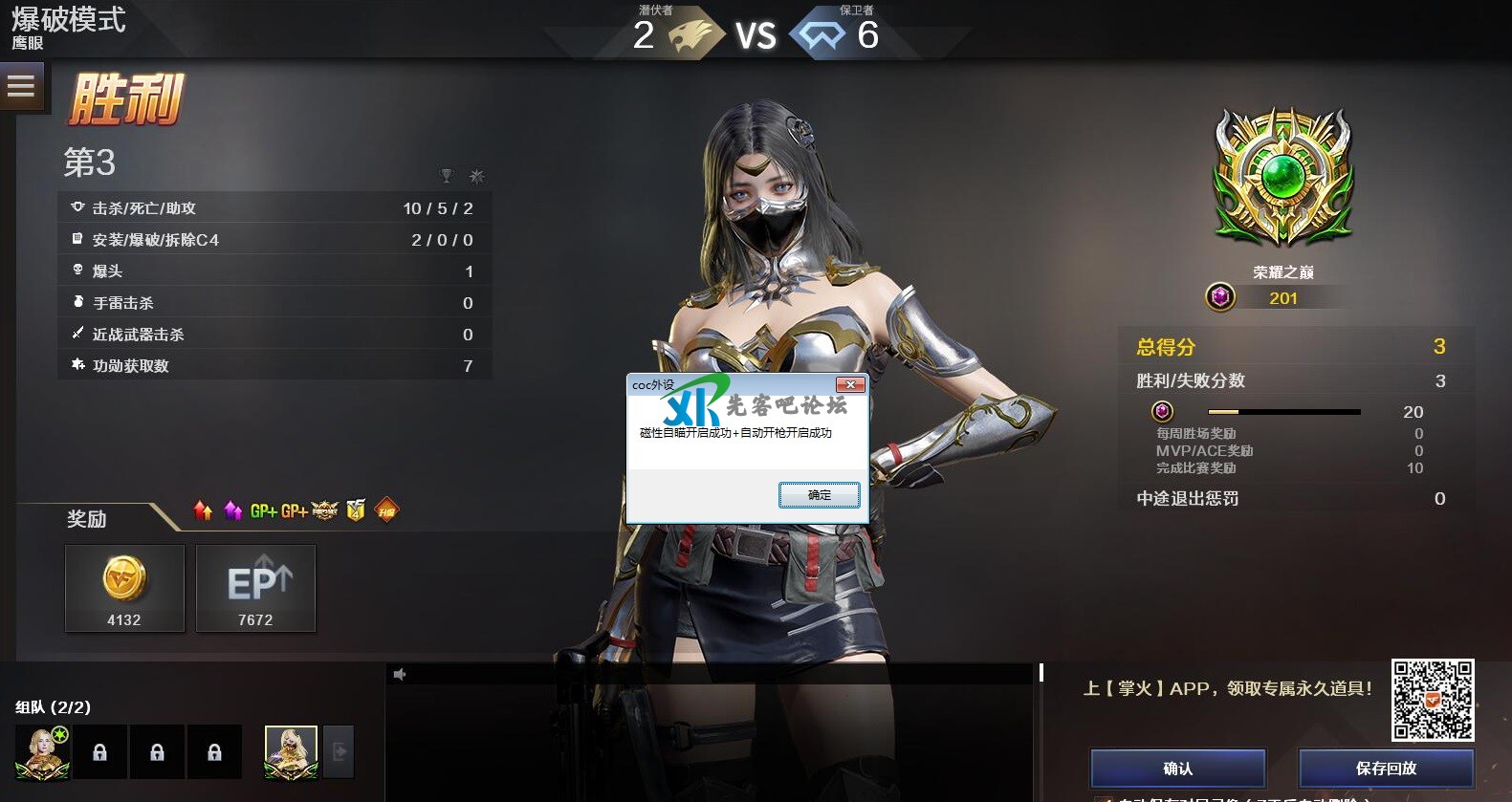Save the match replay with 保存回放

point(1386,769)
